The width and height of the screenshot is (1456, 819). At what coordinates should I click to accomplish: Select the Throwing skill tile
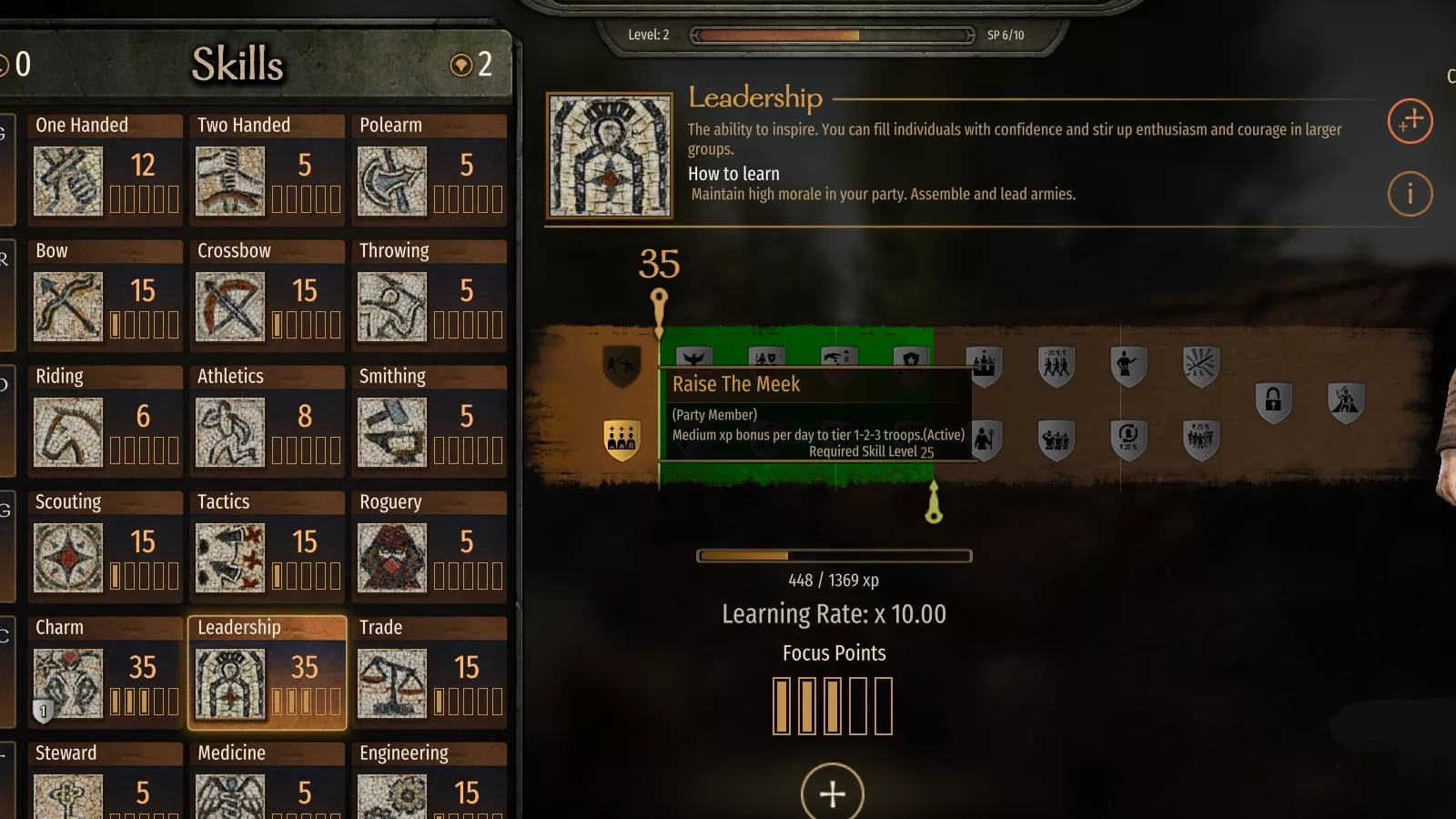[430, 295]
